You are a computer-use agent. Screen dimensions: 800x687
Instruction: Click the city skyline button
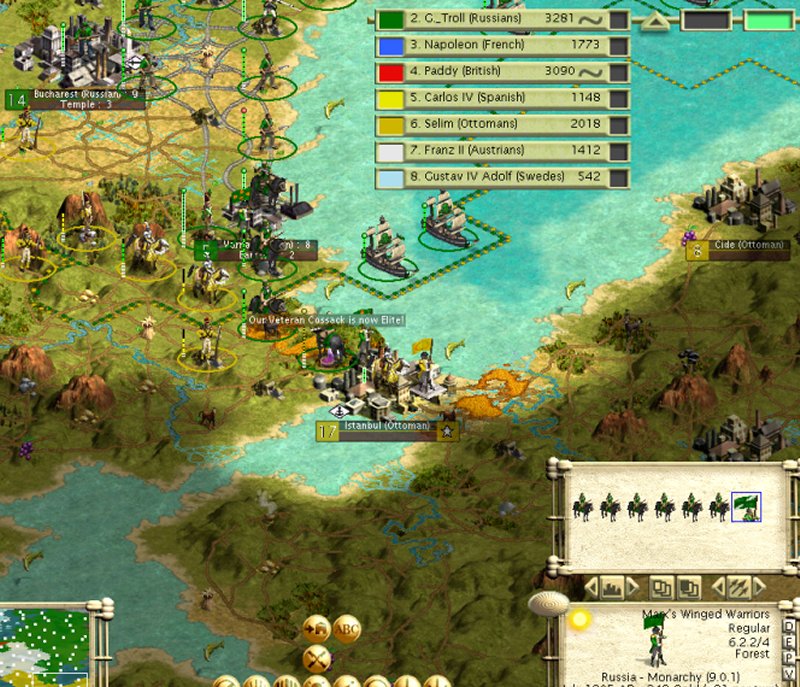610,587
